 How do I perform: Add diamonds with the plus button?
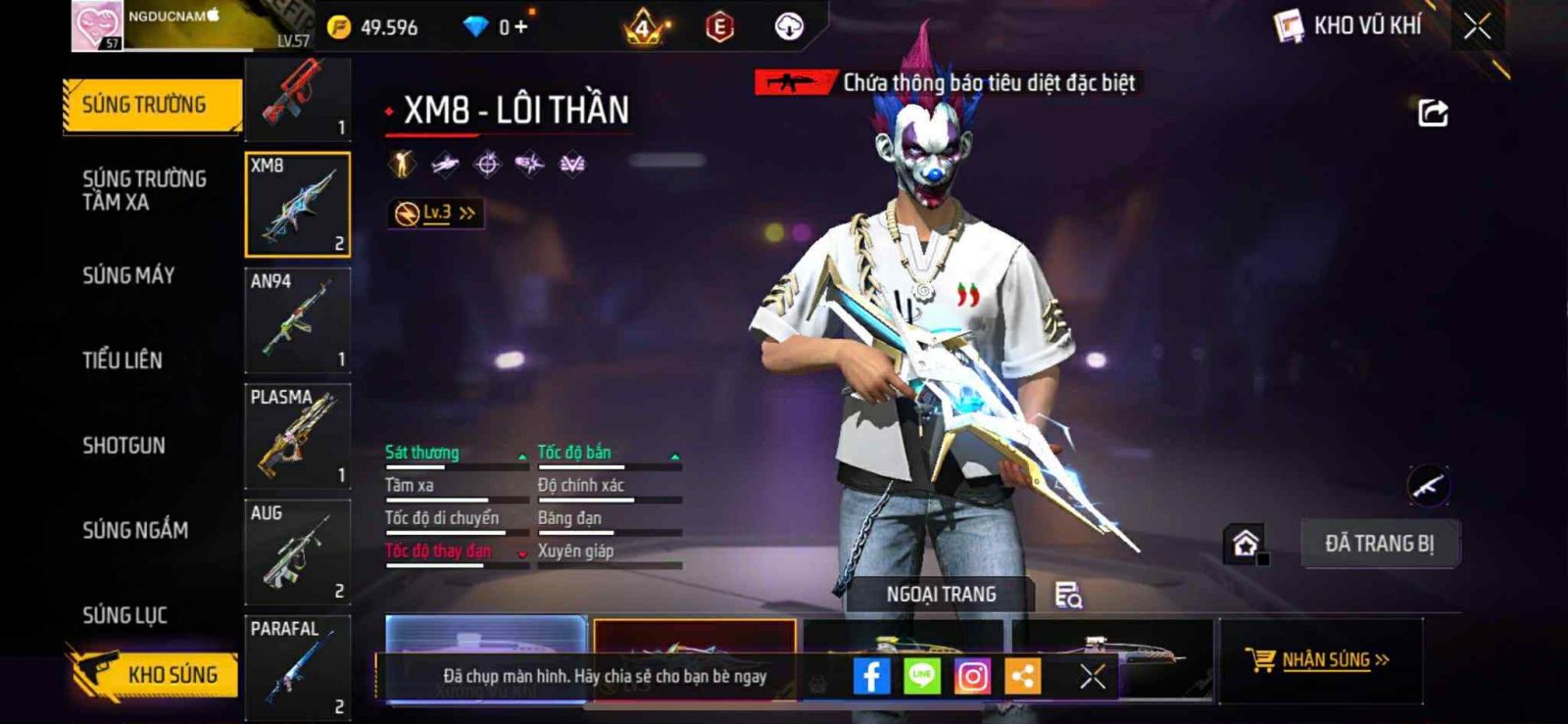pos(520,26)
